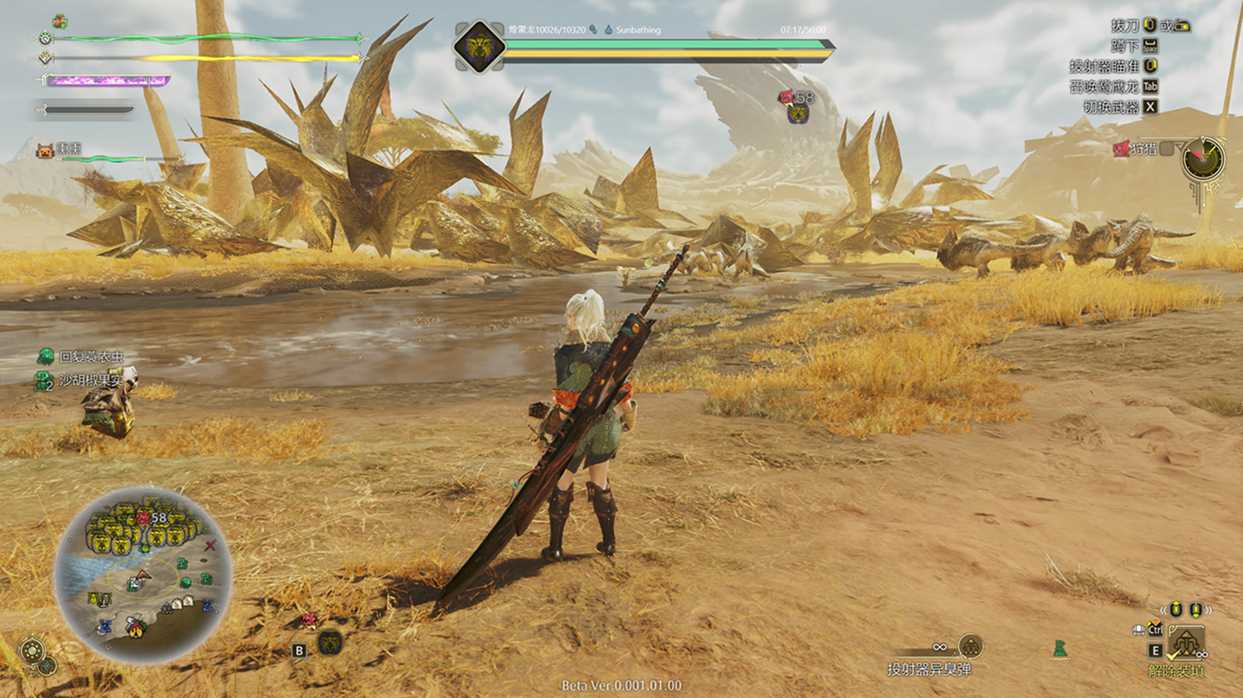Select the green chess-piece icon at bottom

click(1059, 649)
